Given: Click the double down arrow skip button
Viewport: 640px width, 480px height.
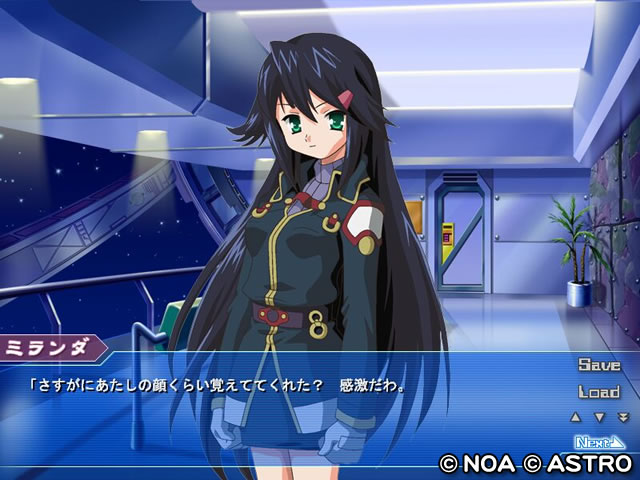Looking at the screenshot, I should (x=623, y=417).
